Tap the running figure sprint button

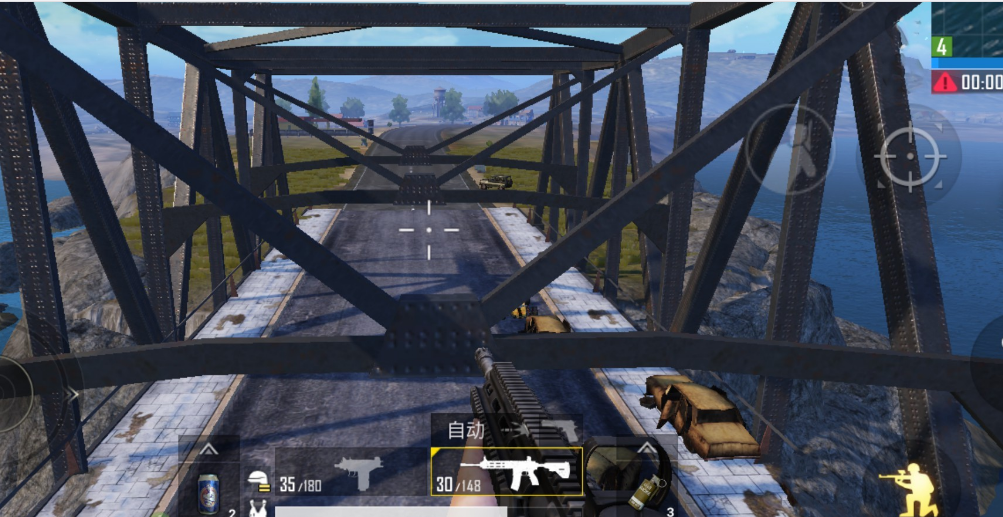790,148
